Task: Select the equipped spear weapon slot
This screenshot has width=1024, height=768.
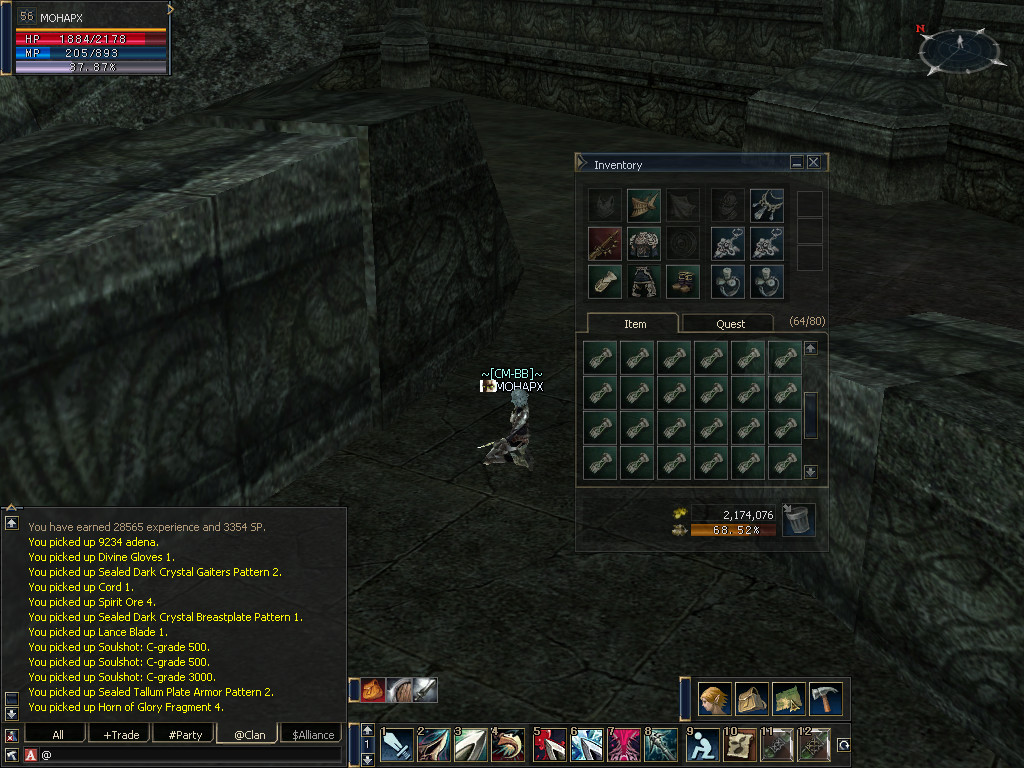Action: (x=605, y=244)
